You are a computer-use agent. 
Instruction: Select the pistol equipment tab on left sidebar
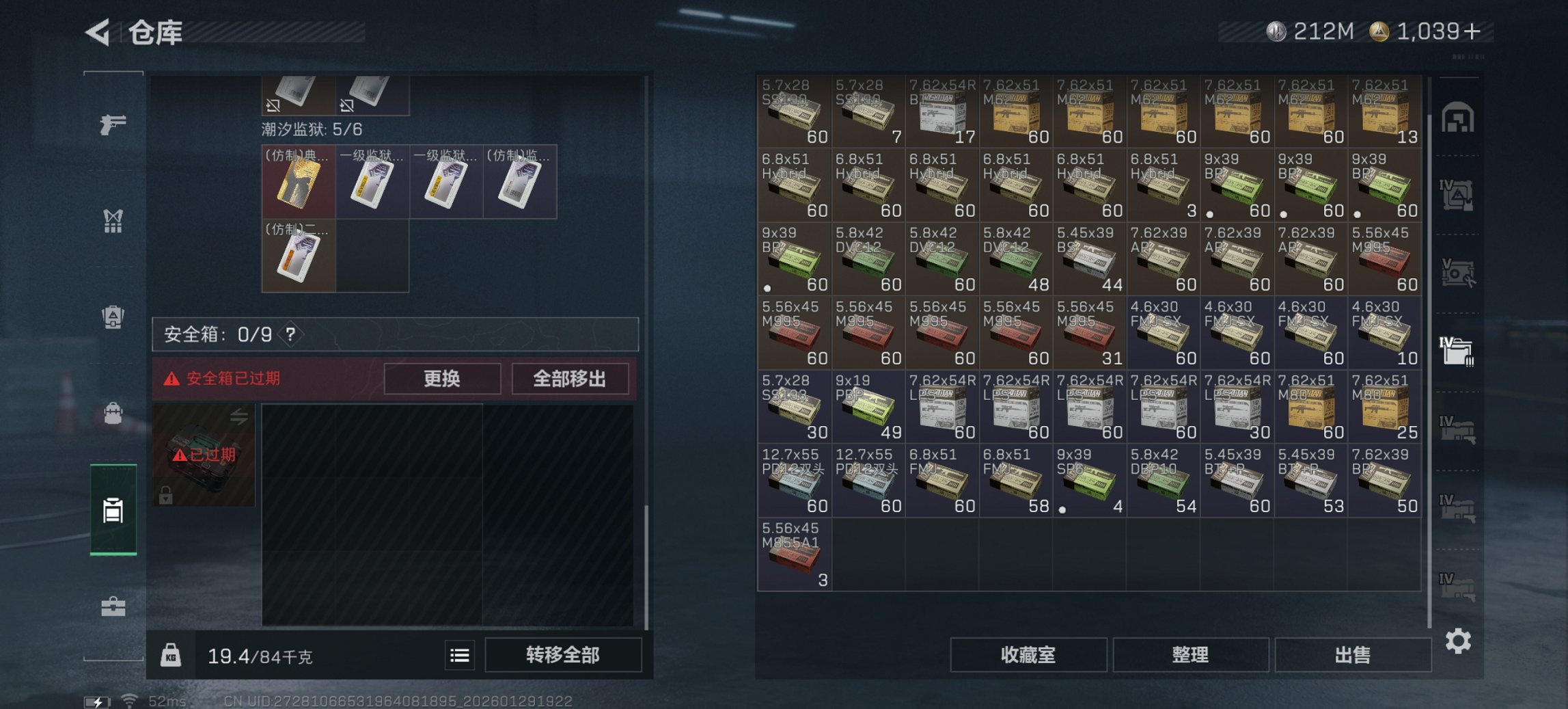click(113, 125)
